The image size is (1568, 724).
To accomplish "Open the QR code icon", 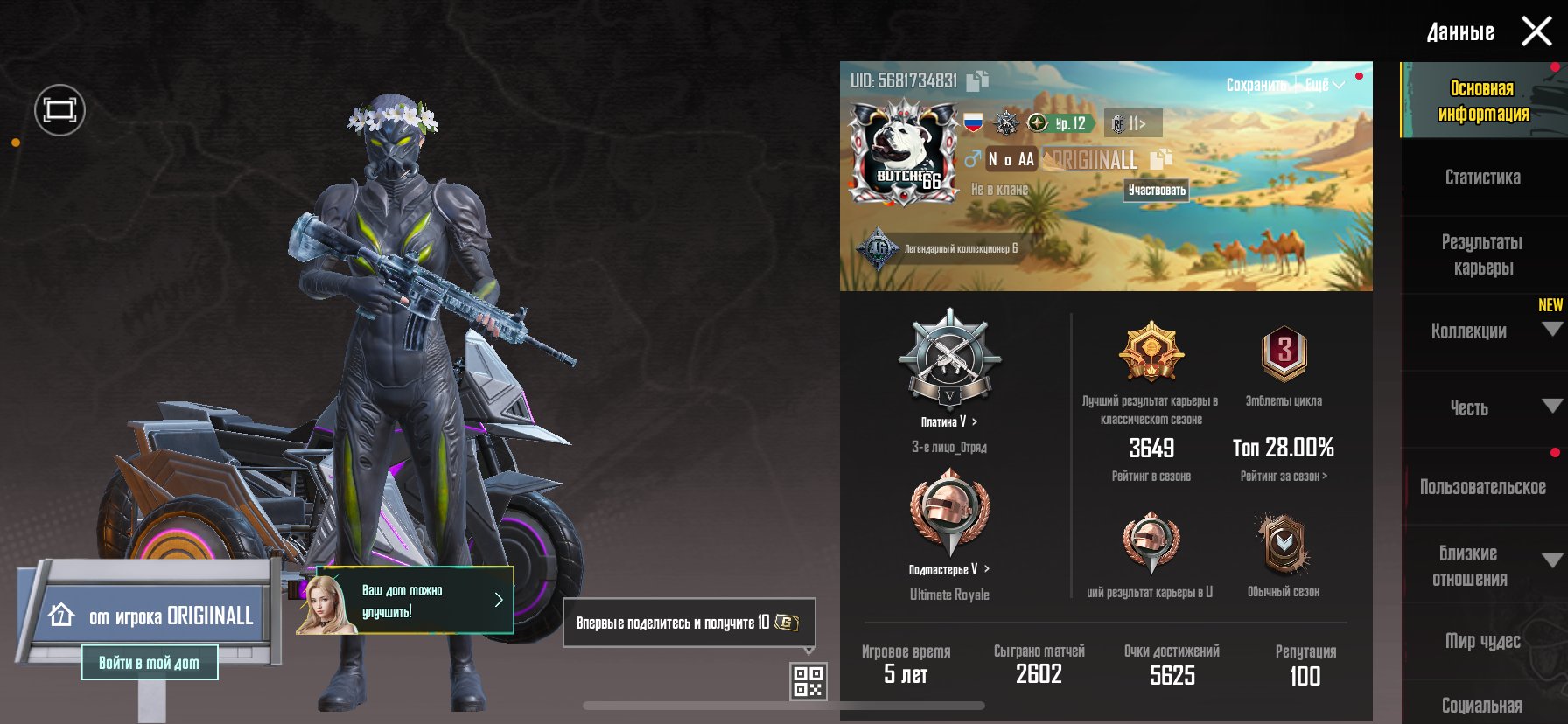I will point(808,681).
